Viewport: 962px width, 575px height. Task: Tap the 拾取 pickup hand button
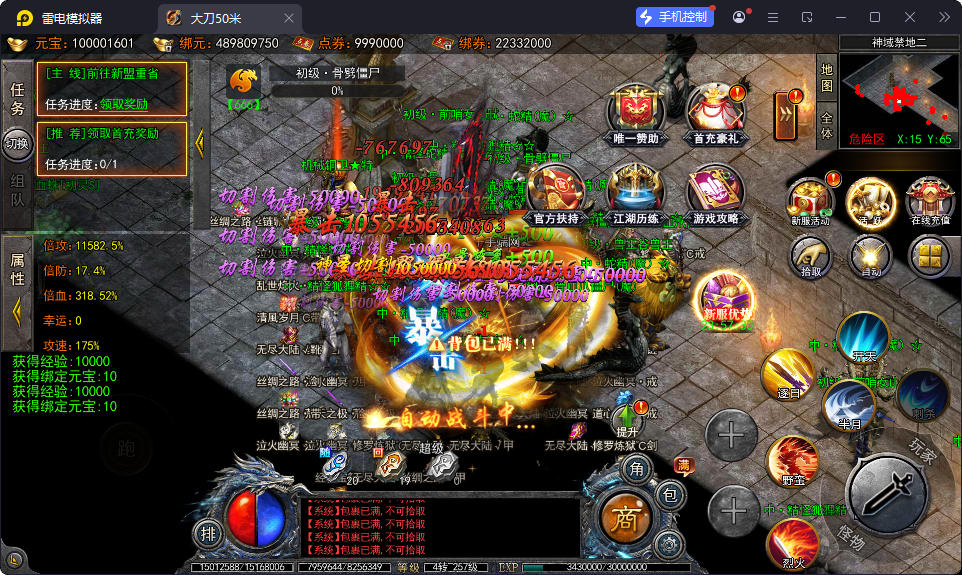coord(811,255)
